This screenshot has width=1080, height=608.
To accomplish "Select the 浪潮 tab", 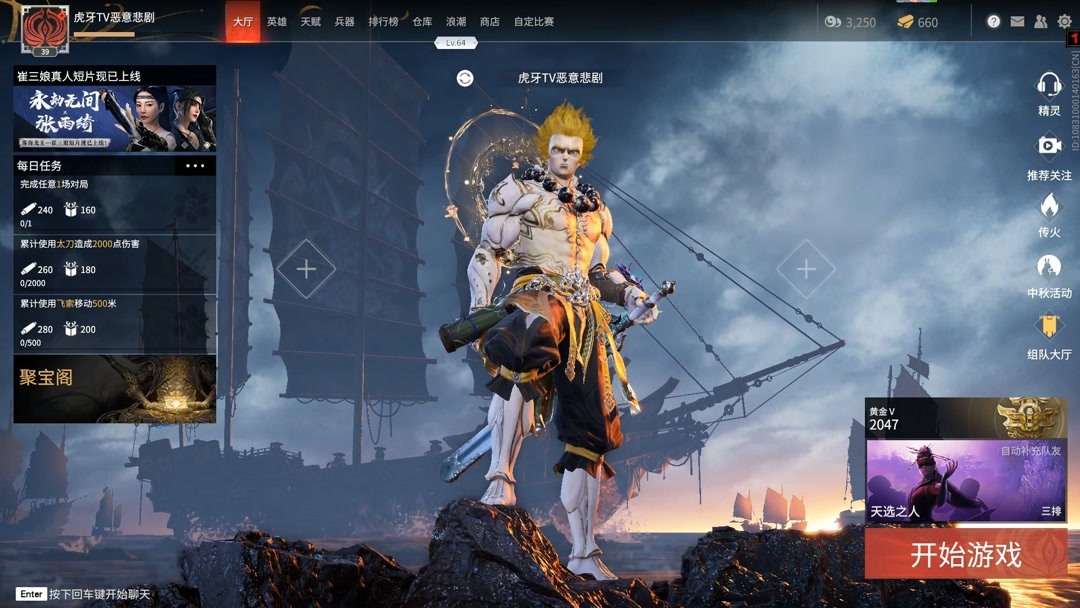I will click(x=456, y=22).
